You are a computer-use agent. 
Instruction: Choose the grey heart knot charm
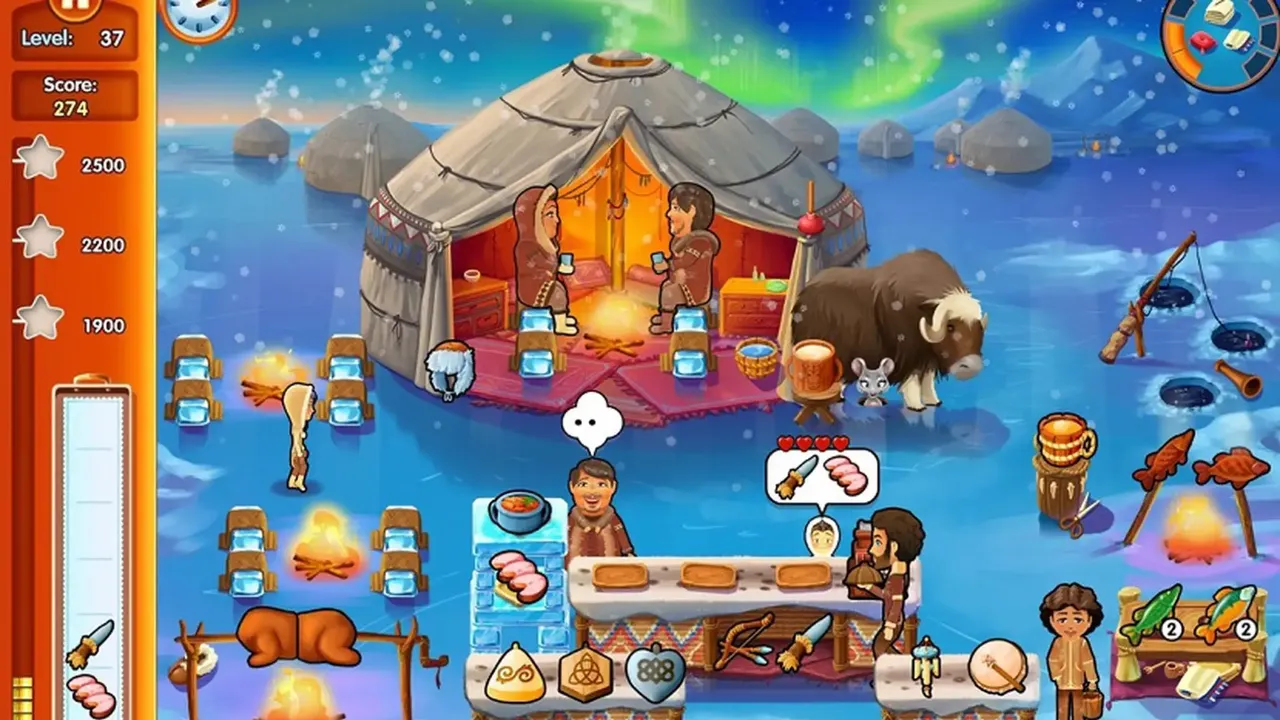pyautogui.click(x=655, y=674)
